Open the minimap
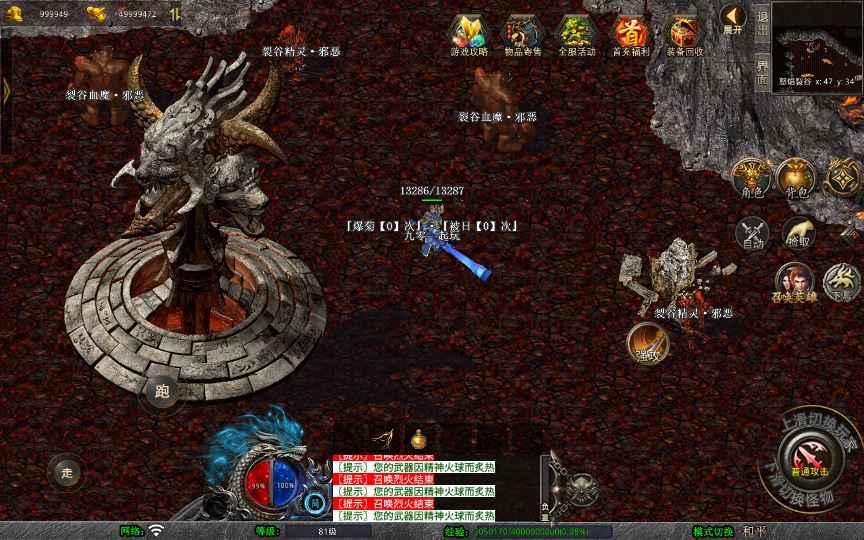 click(x=819, y=38)
